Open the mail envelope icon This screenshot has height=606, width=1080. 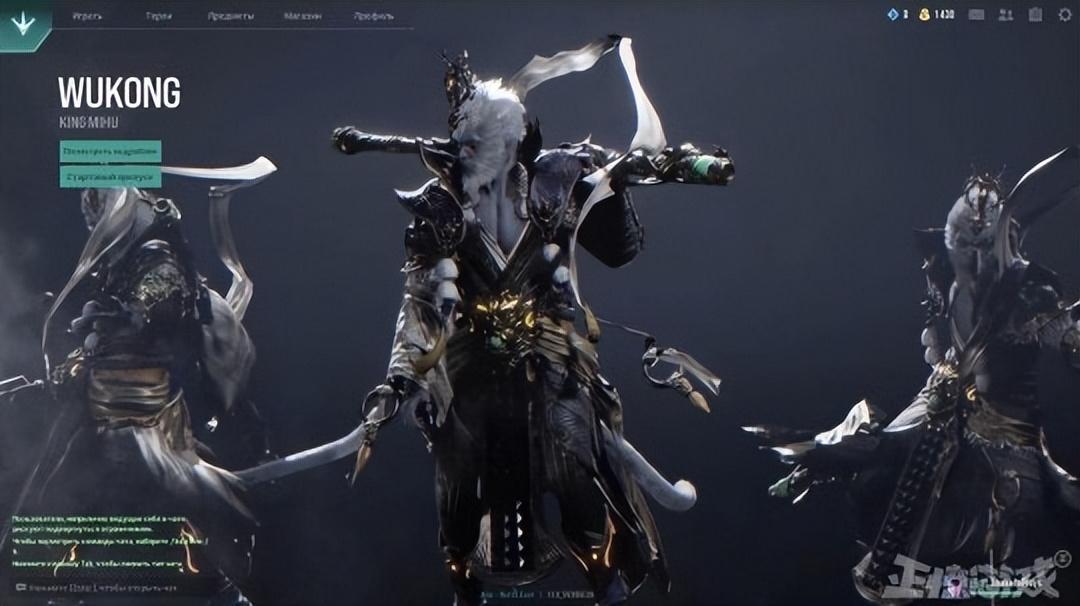976,15
